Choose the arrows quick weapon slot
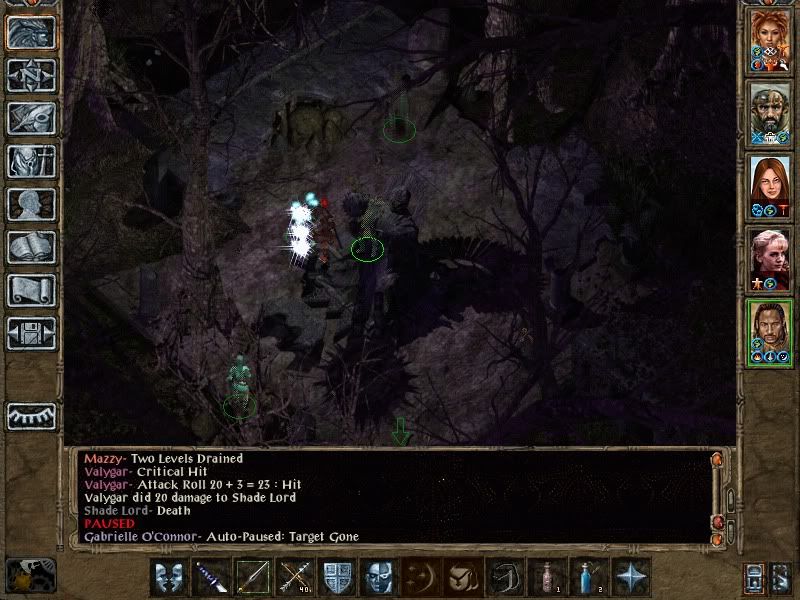 (294, 577)
